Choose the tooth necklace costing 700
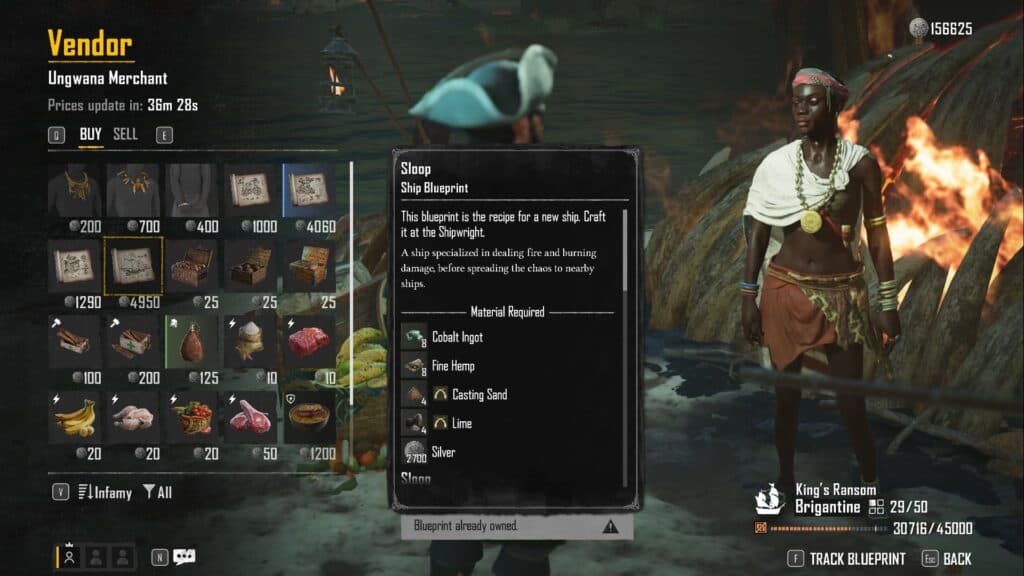 point(133,190)
